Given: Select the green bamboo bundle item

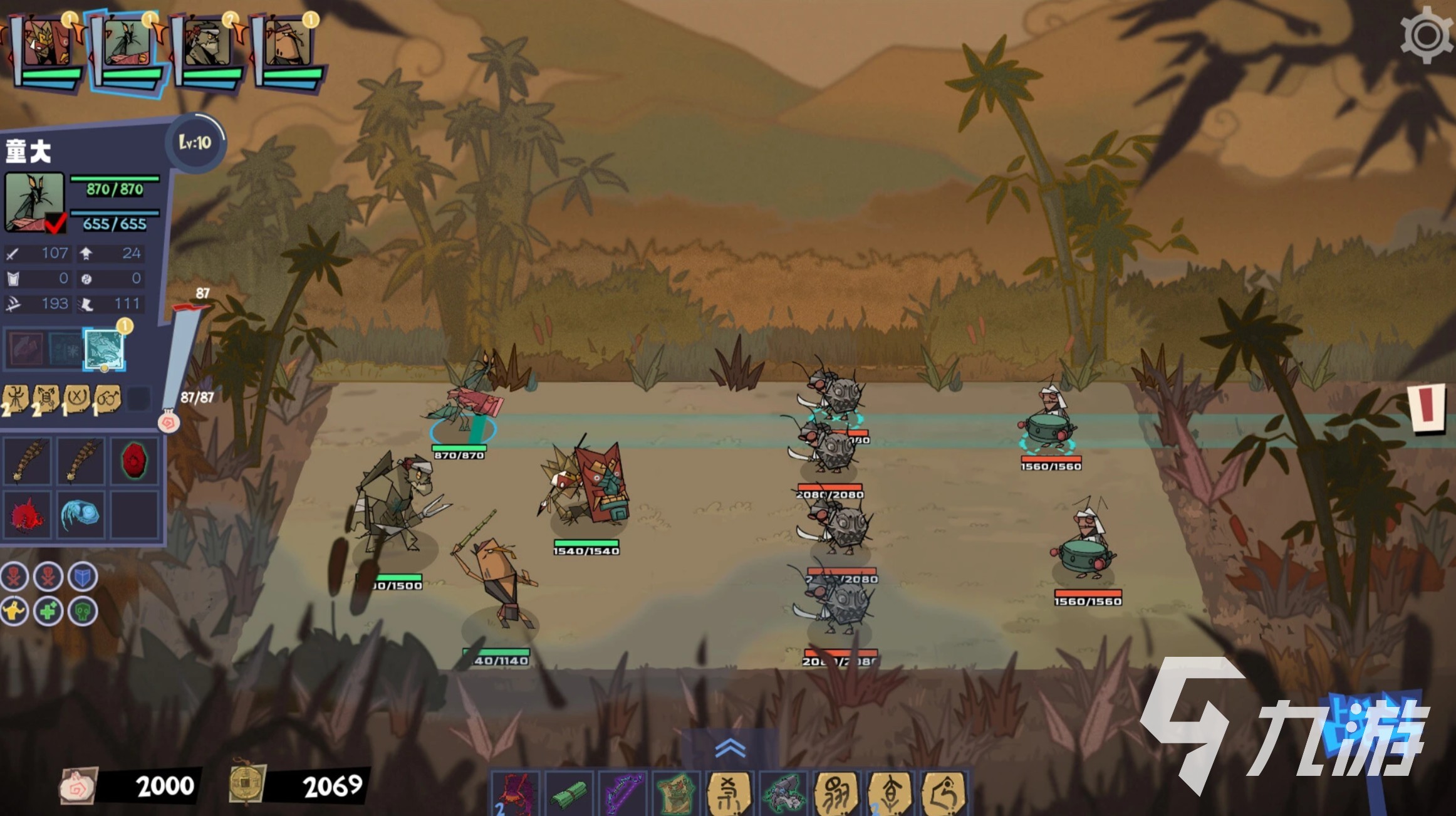Looking at the screenshot, I should [569, 793].
